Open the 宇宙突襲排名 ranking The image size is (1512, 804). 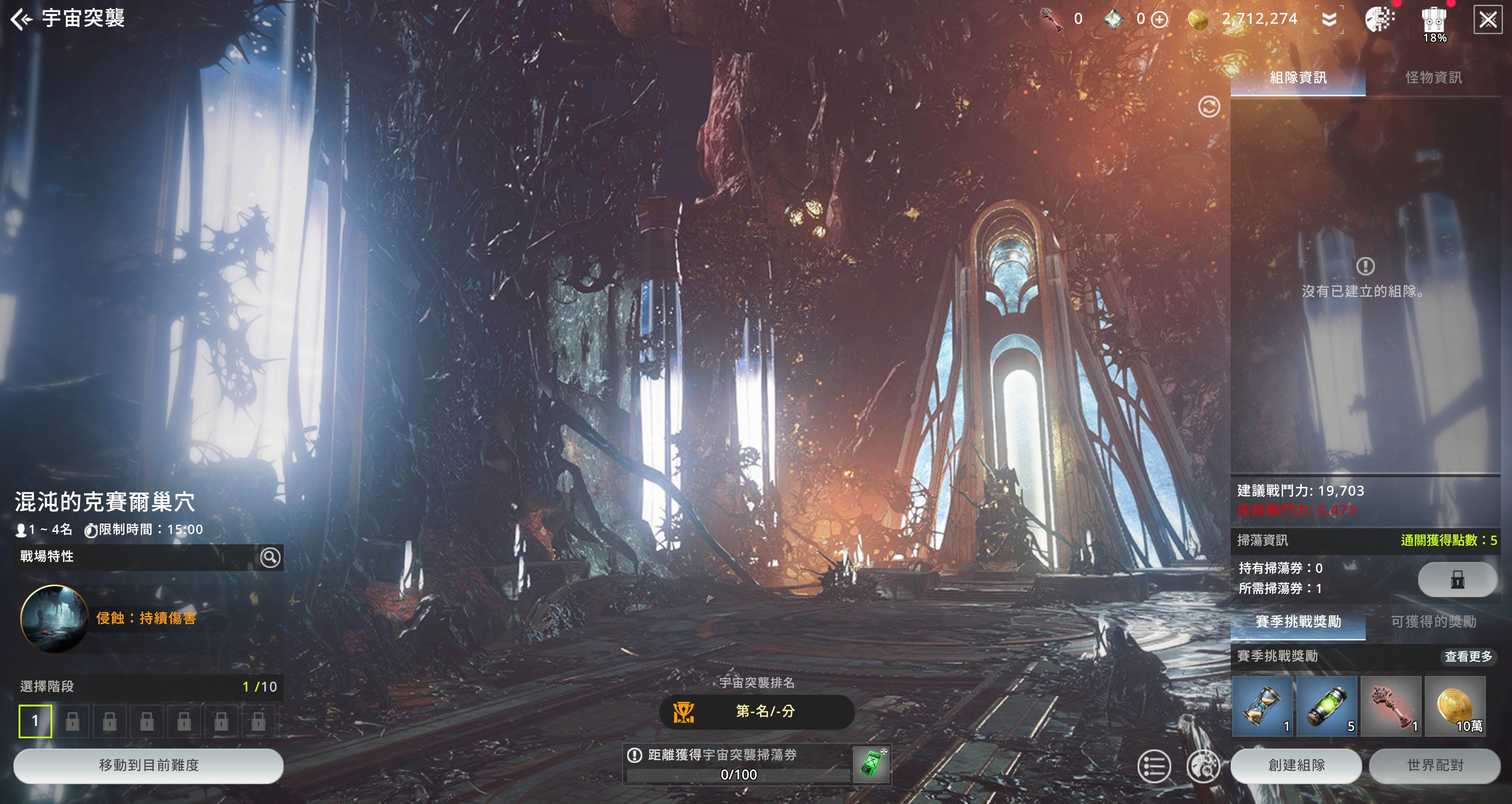(x=756, y=712)
